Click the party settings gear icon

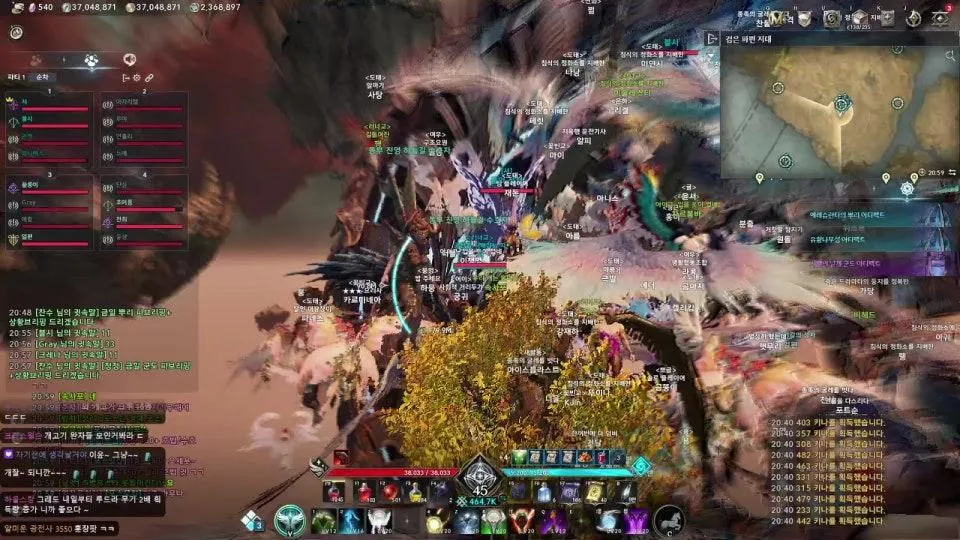[137, 77]
